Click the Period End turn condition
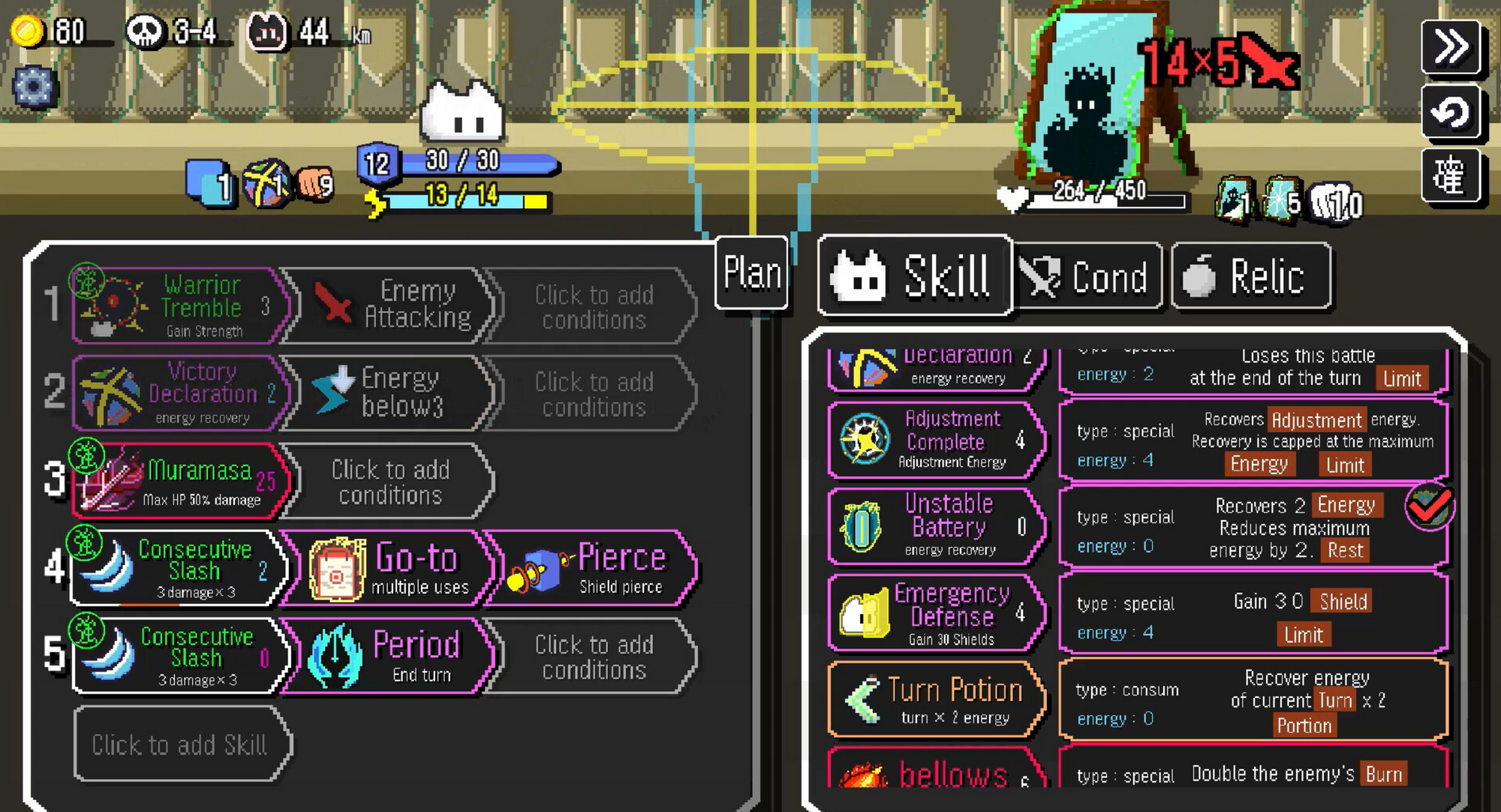The height and width of the screenshot is (812, 1501). 389,655
